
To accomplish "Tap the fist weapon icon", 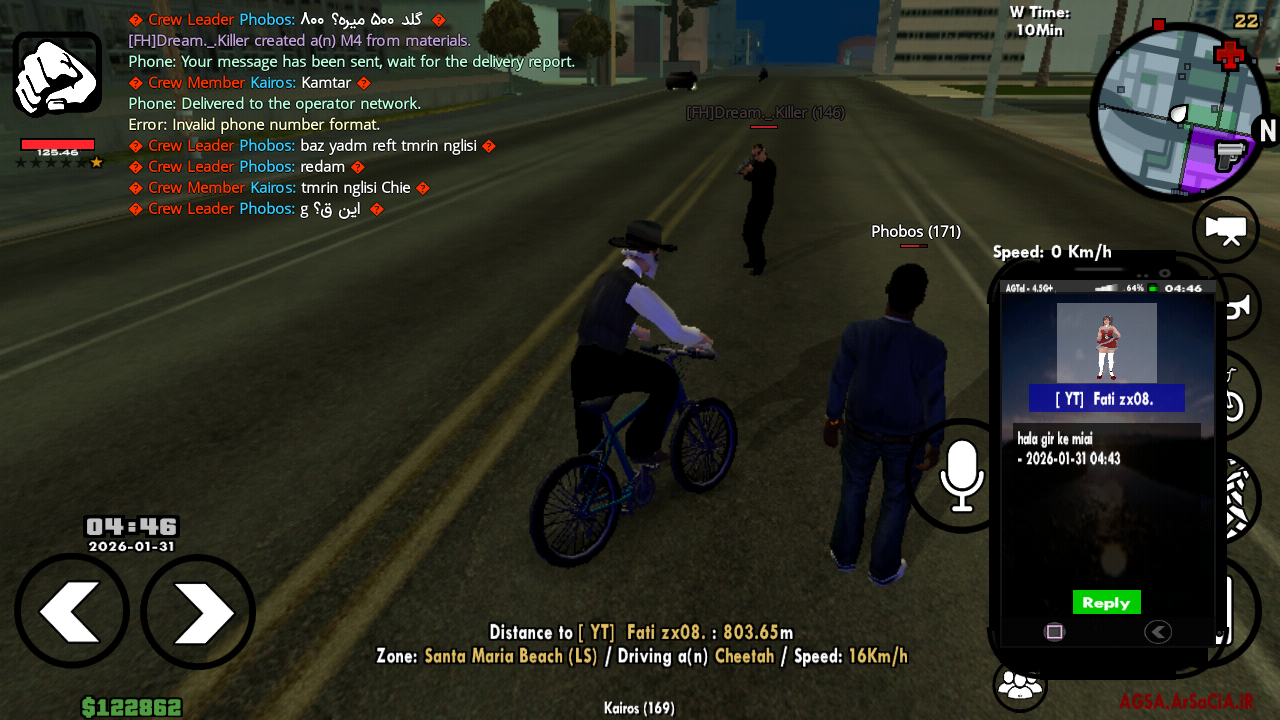I will pos(57,74).
